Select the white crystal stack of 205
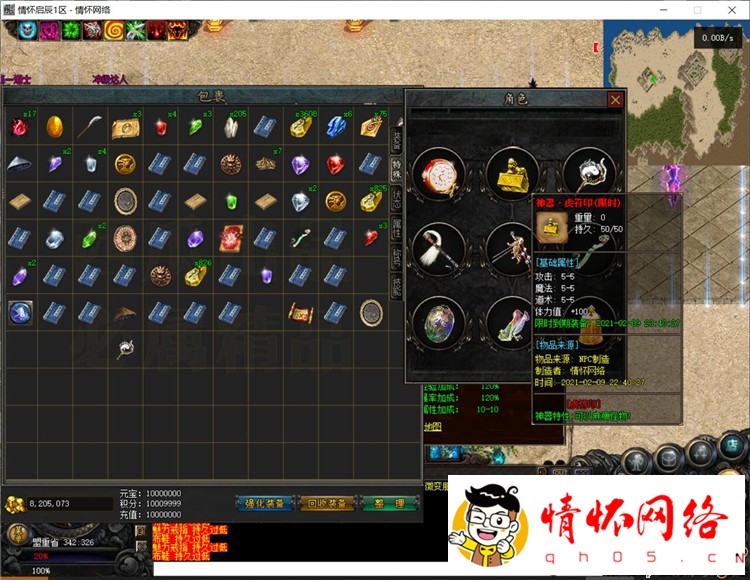The height and width of the screenshot is (580, 750). 230,127
